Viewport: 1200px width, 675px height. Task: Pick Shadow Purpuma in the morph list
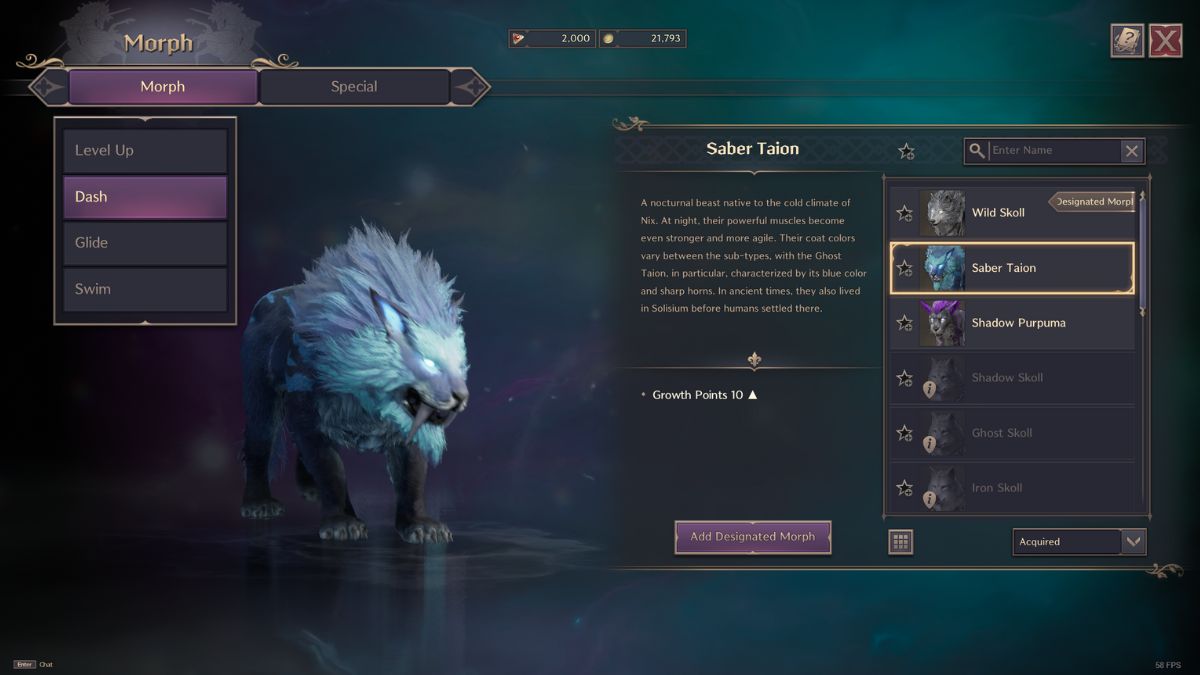click(1018, 323)
